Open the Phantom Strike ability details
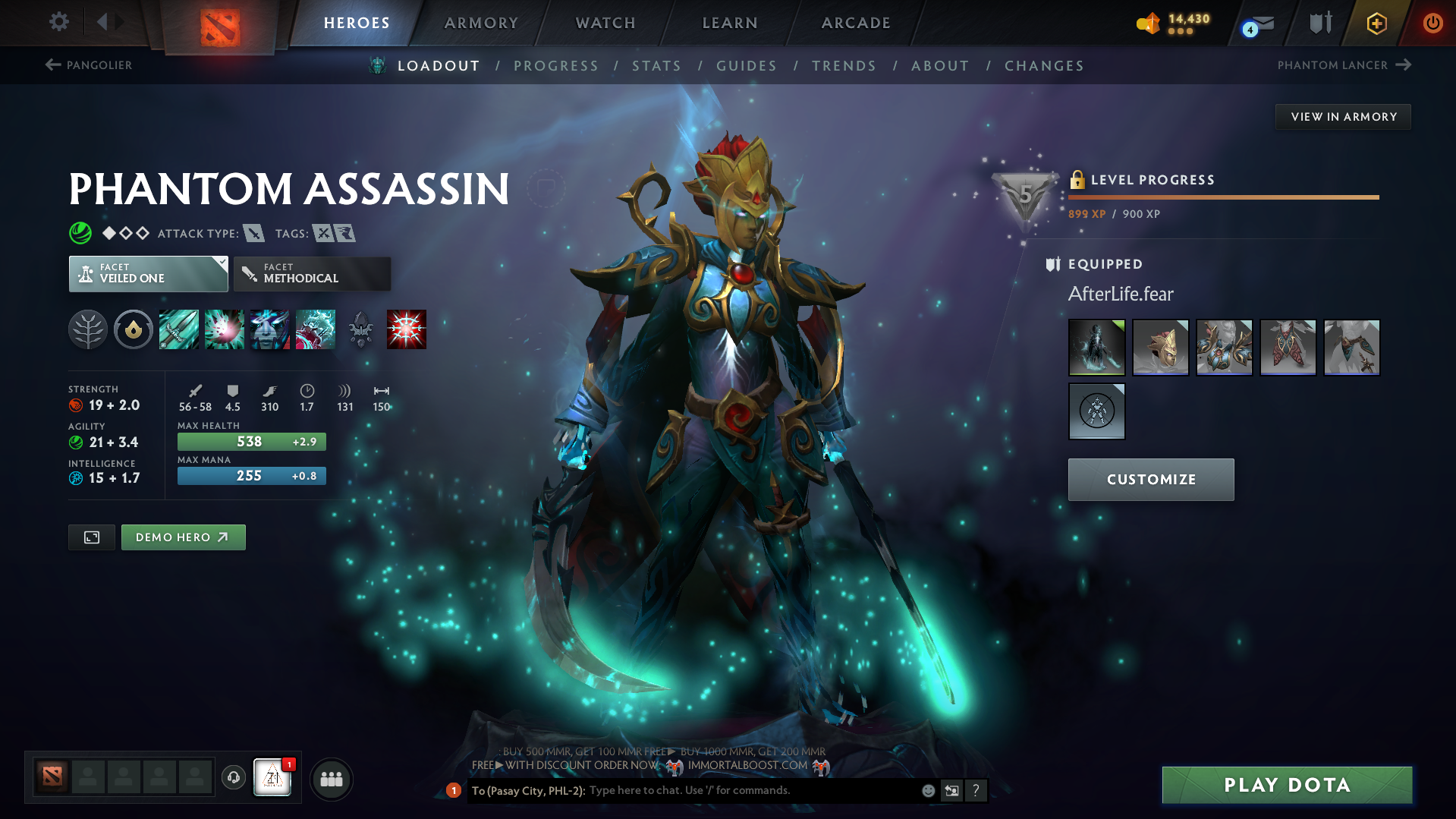The height and width of the screenshot is (819, 1456). (x=225, y=329)
